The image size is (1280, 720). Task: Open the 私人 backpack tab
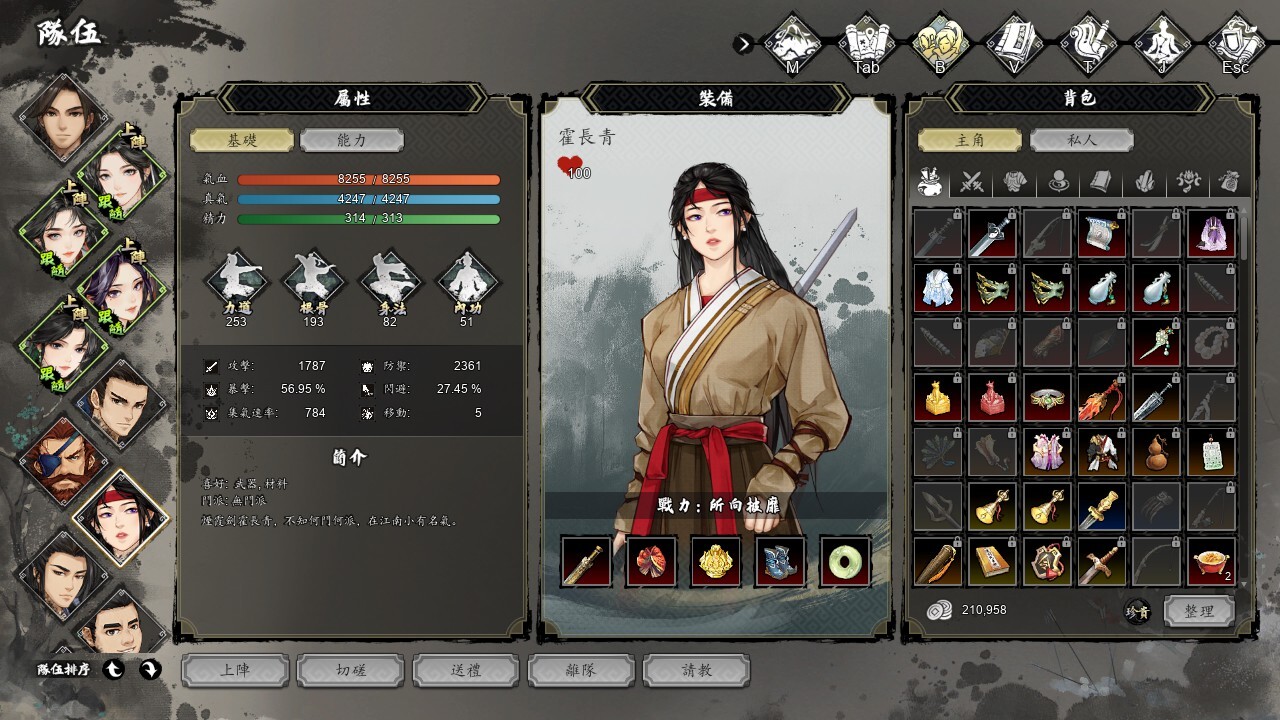pyautogui.click(x=1080, y=140)
